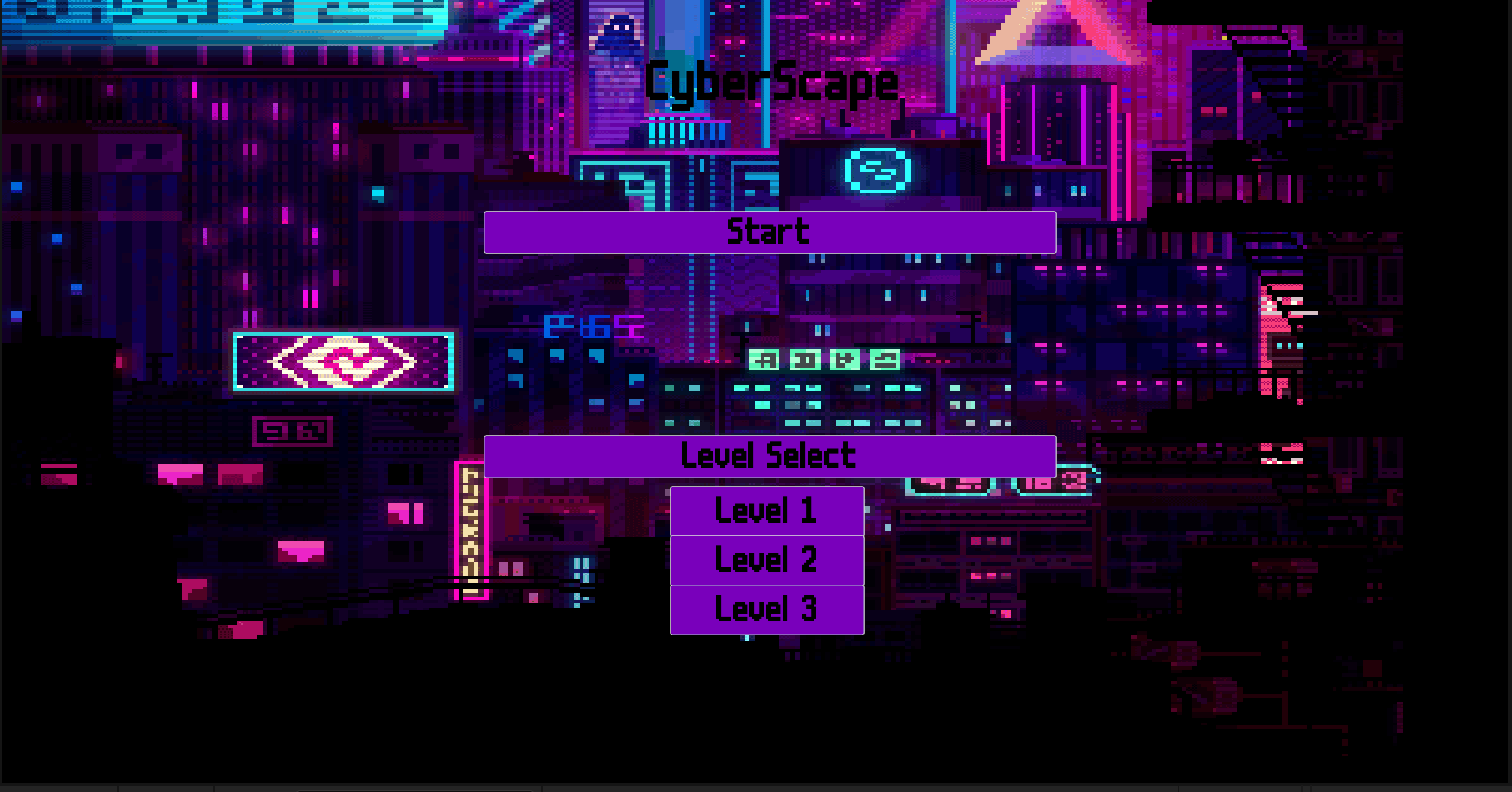Click the third green glyph sign
The height and width of the screenshot is (792, 1512).
coord(846,360)
